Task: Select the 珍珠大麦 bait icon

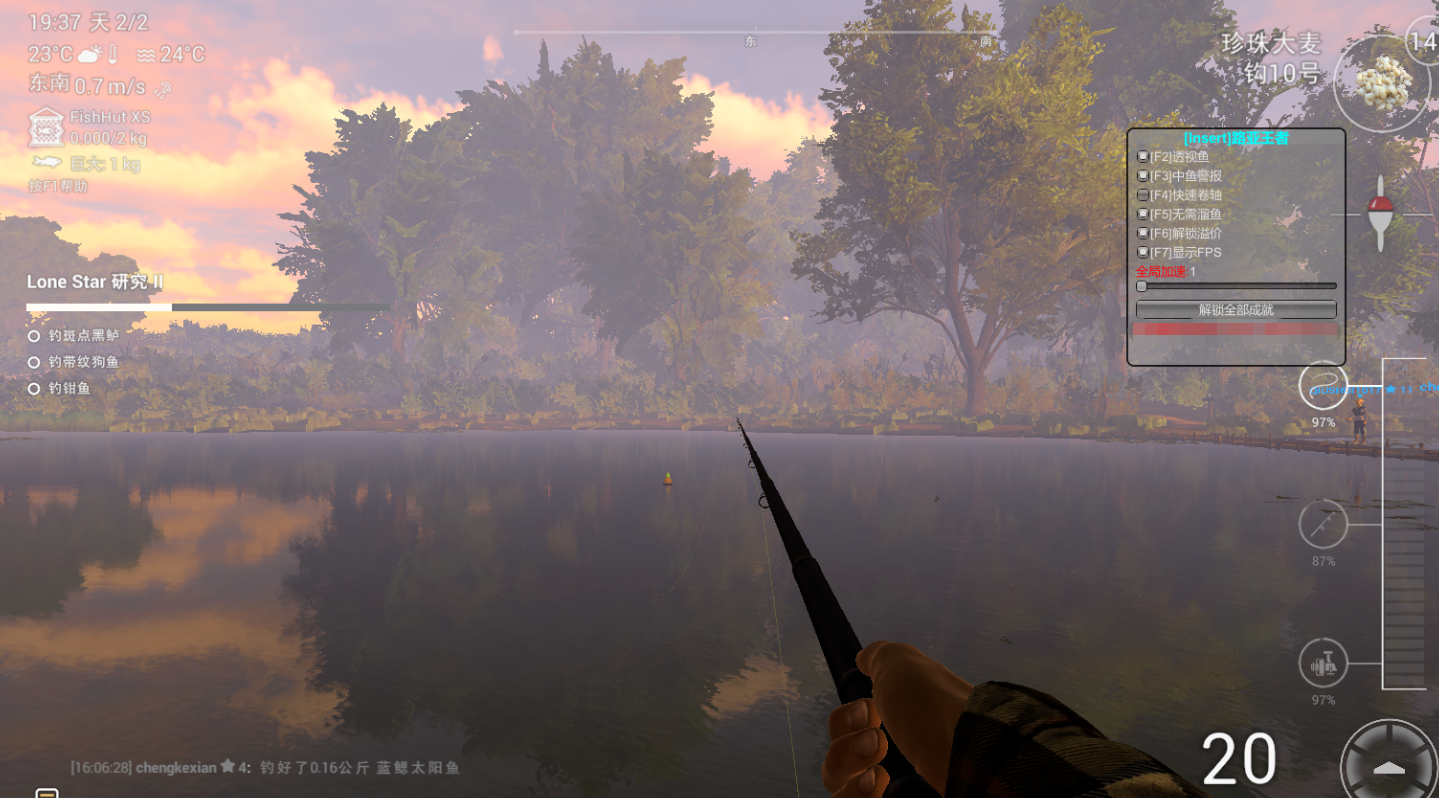Action: (1385, 82)
